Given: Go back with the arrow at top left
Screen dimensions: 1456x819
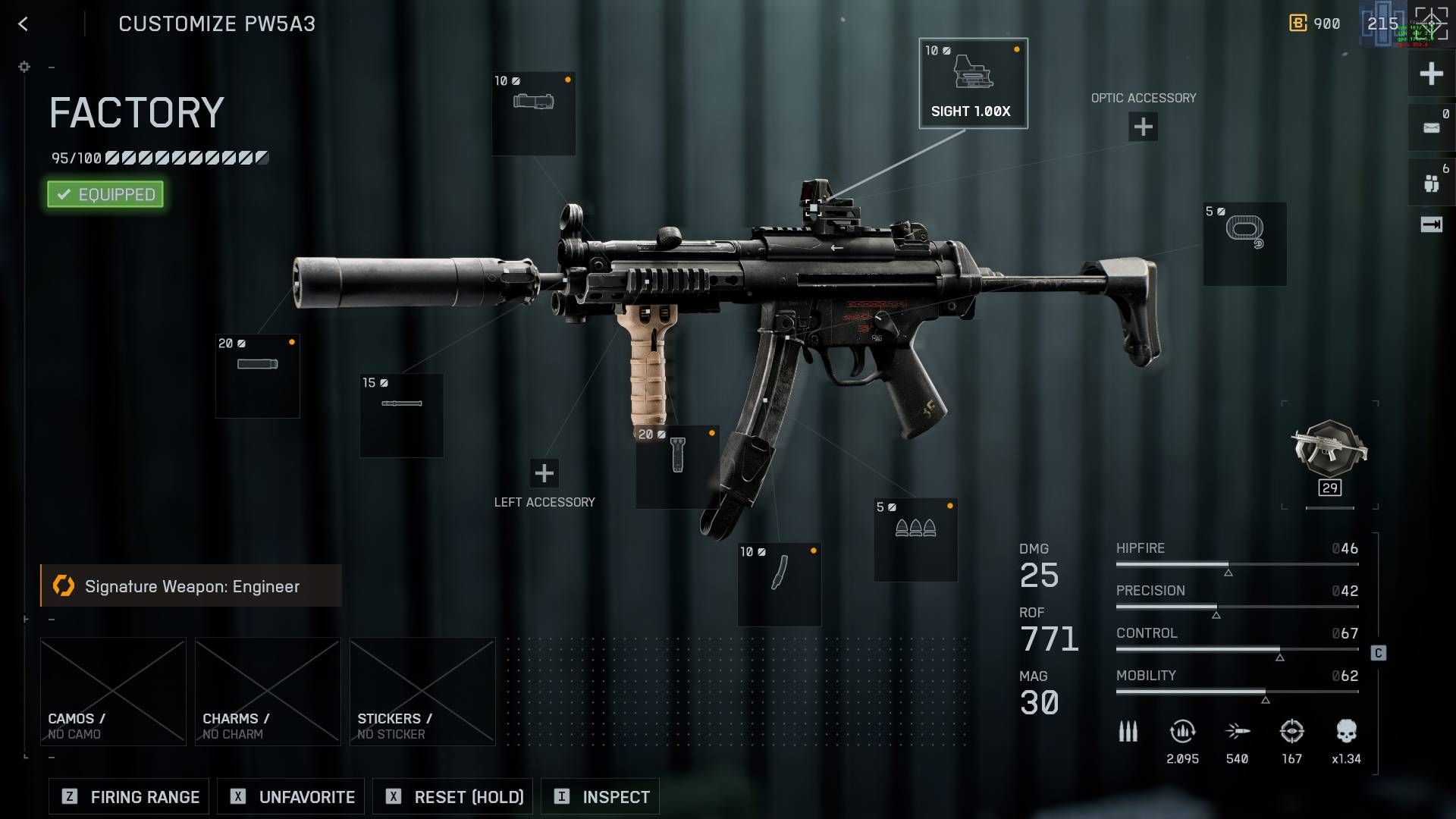Looking at the screenshot, I should (23, 24).
